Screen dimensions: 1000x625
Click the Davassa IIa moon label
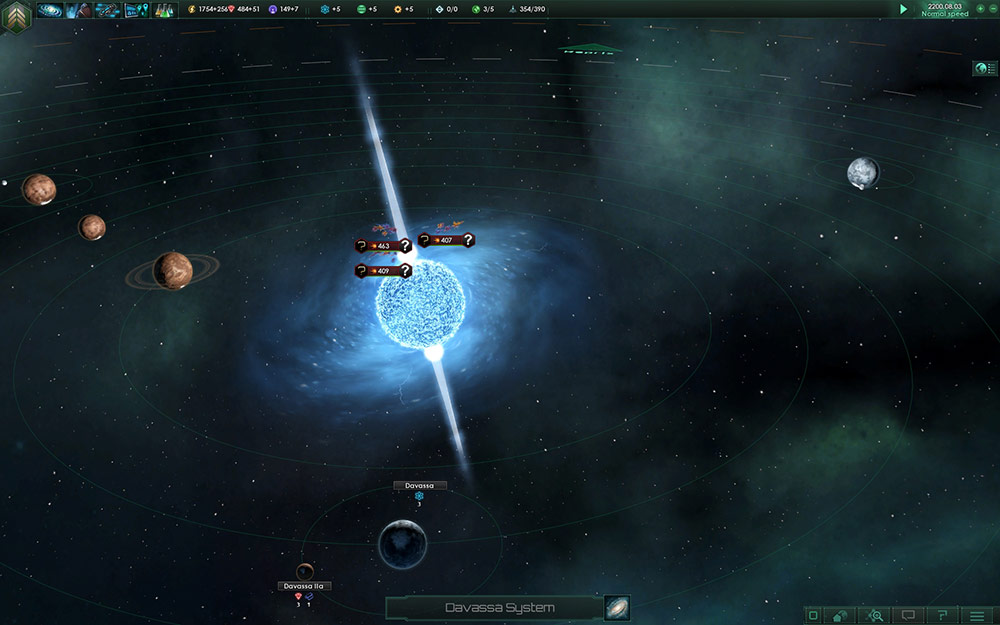coord(304,586)
